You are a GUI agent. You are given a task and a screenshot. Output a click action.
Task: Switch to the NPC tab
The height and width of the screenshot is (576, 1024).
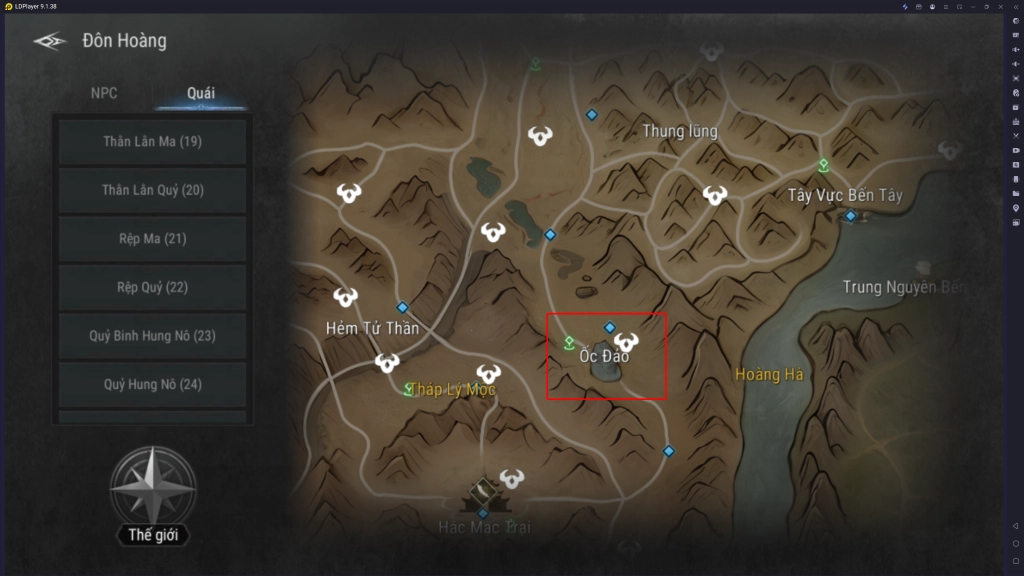[x=104, y=93]
